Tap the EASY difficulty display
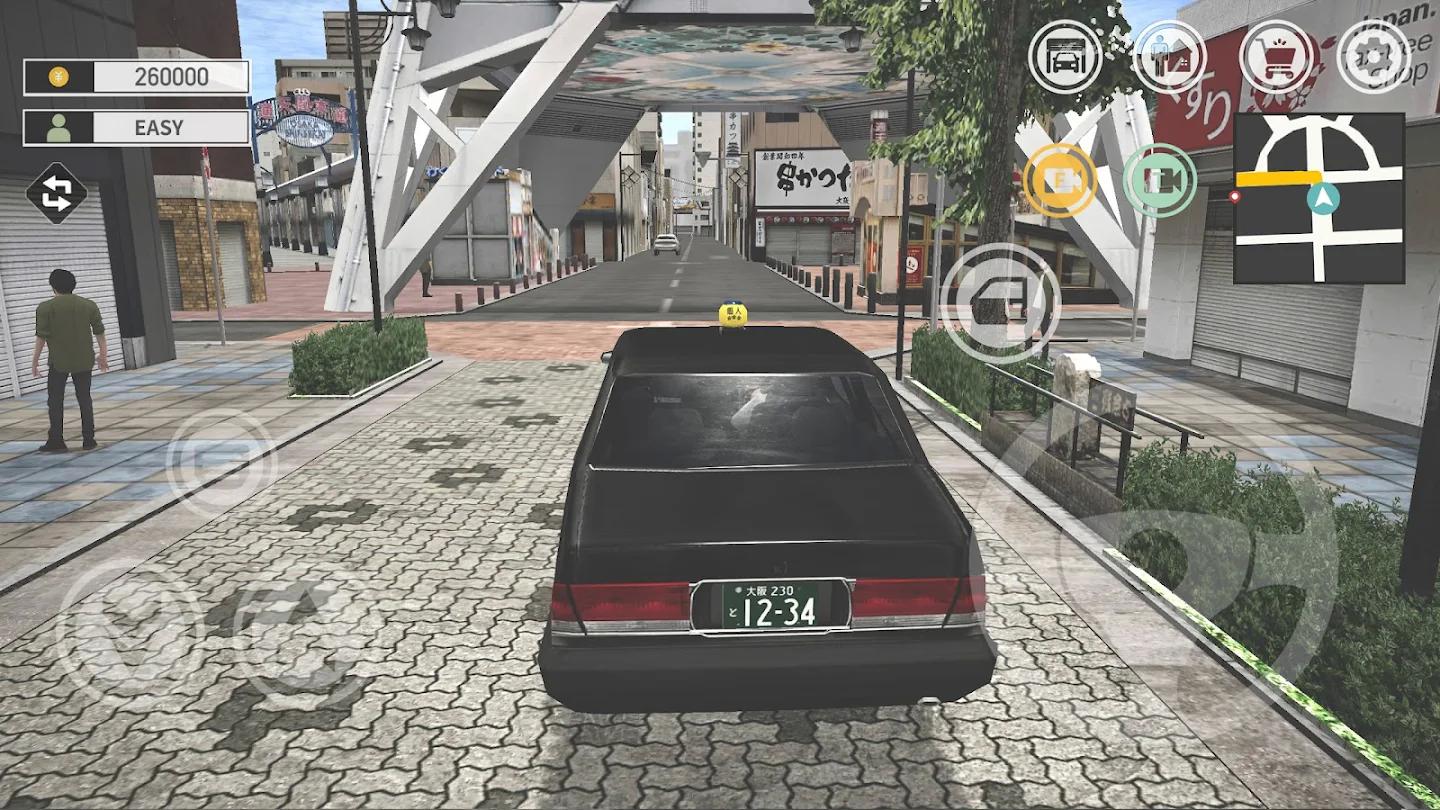This screenshot has width=1440, height=810. [x=160, y=127]
